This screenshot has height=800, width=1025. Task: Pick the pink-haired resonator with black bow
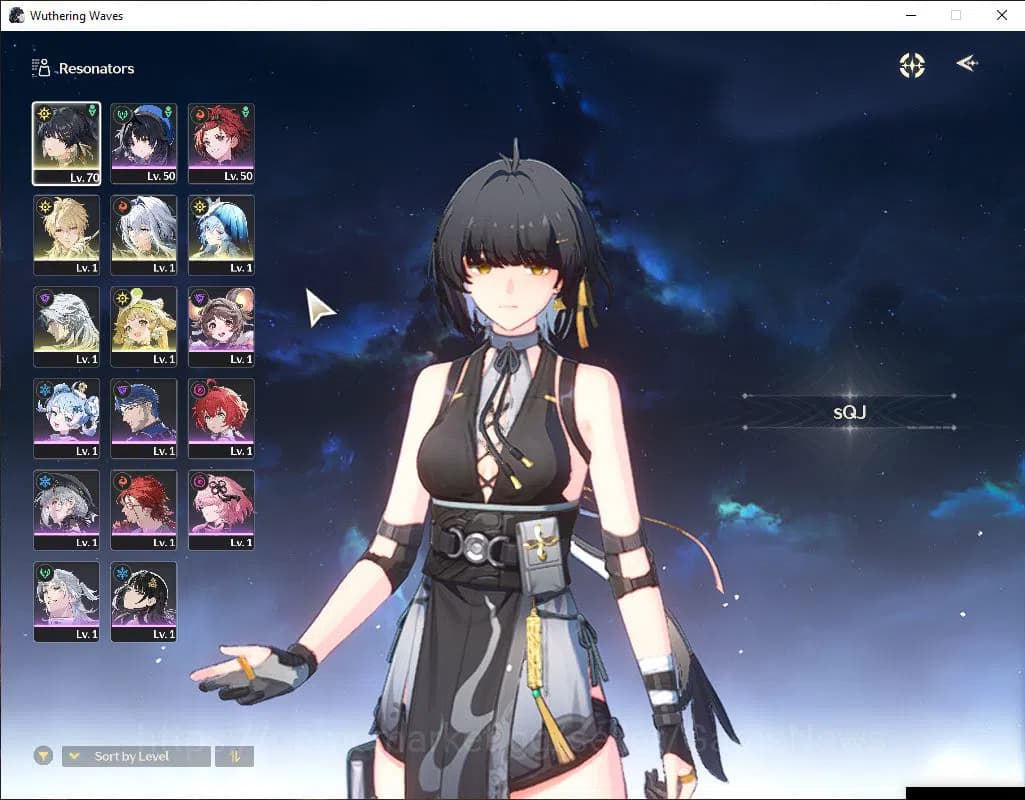(221, 510)
